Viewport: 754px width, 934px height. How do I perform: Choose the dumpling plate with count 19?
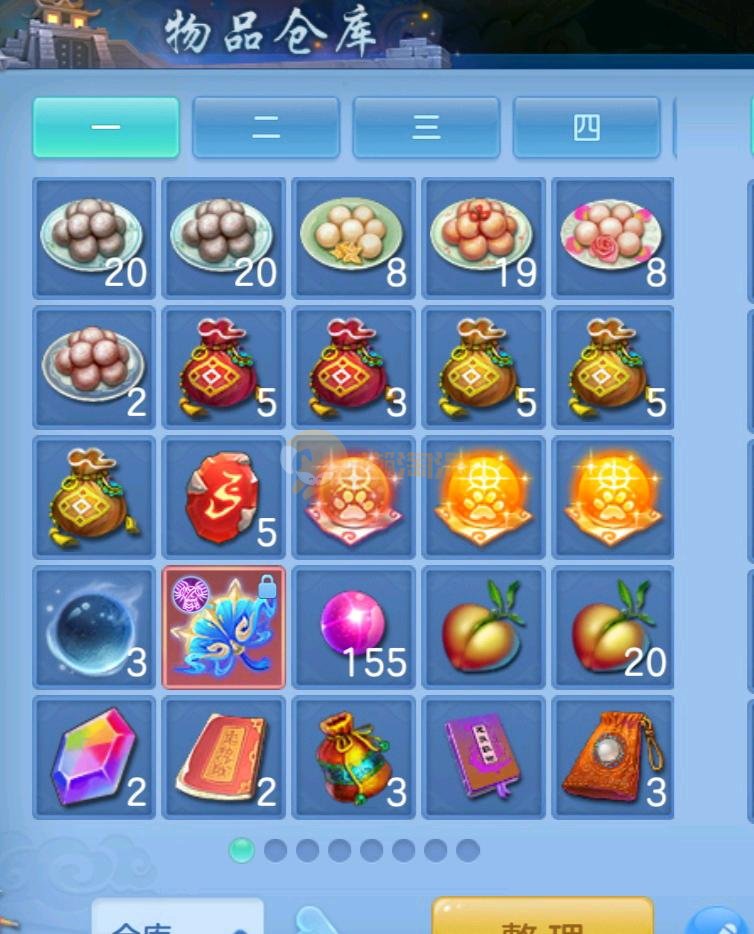(x=484, y=238)
